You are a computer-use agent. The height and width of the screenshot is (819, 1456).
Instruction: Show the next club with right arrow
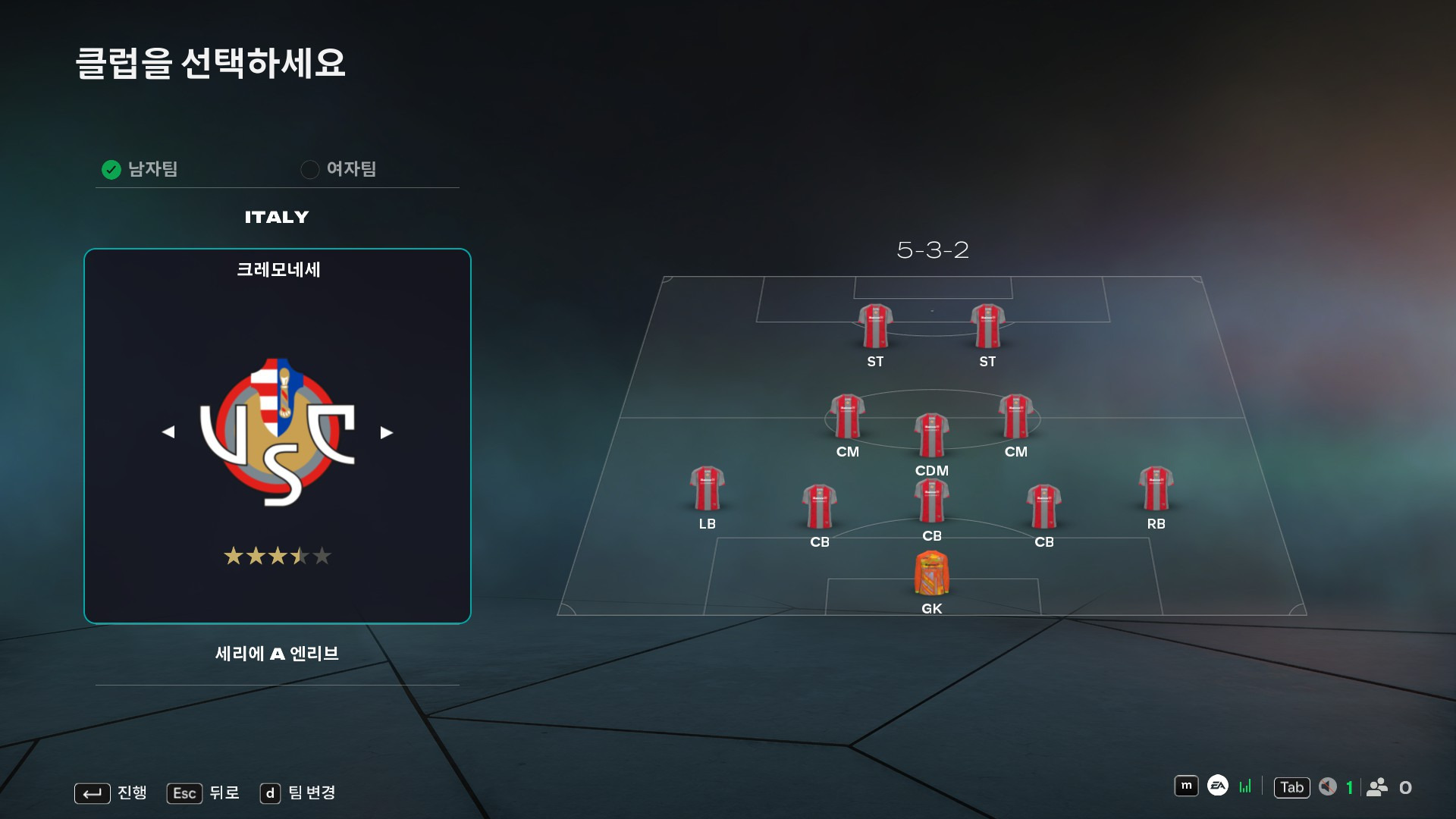tap(387, 432)
